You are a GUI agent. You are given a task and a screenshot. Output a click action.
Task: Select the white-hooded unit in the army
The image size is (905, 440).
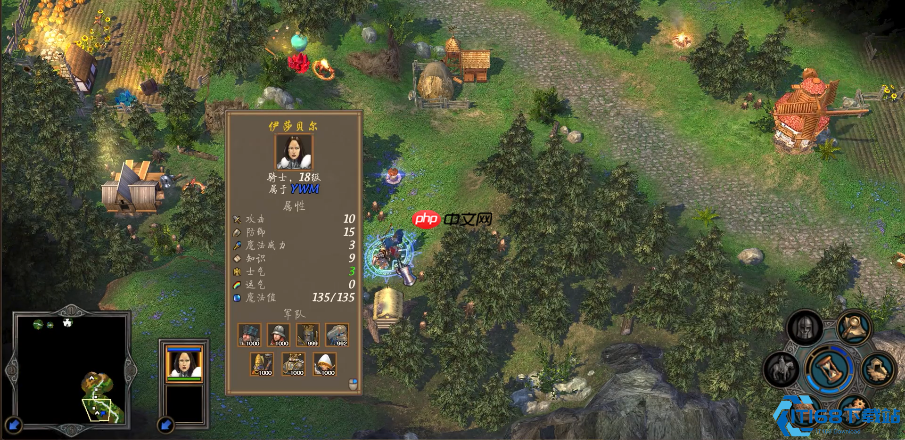point(325,365)
